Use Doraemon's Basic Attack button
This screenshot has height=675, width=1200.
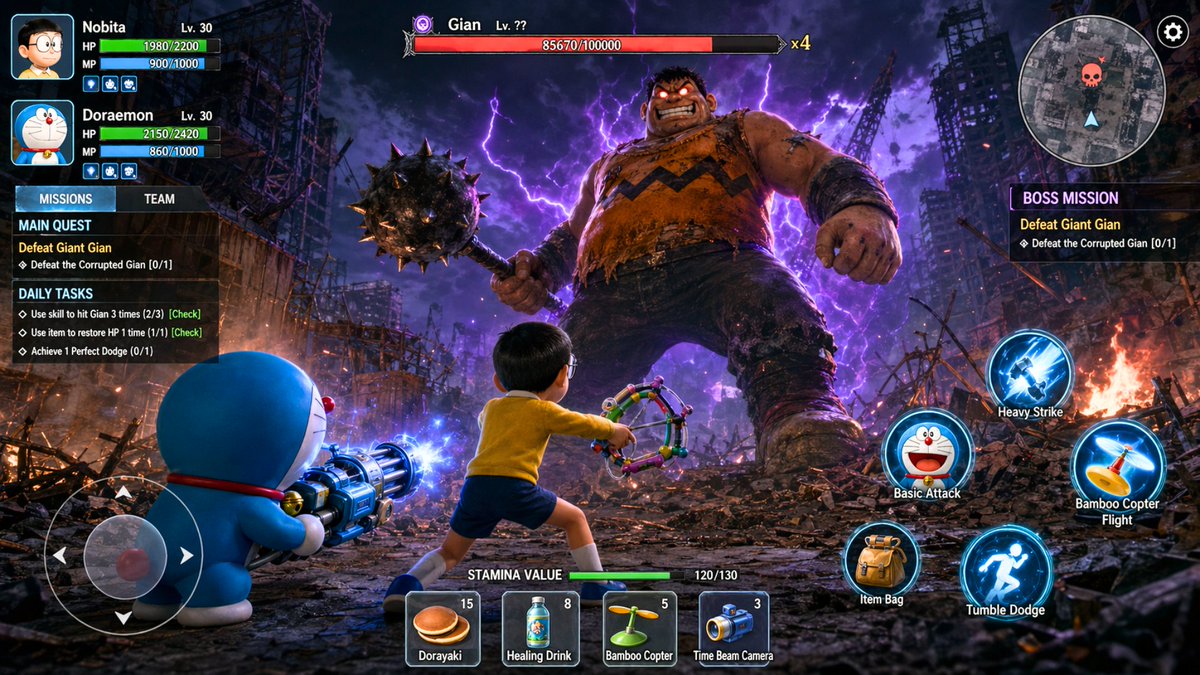(927, 453)
